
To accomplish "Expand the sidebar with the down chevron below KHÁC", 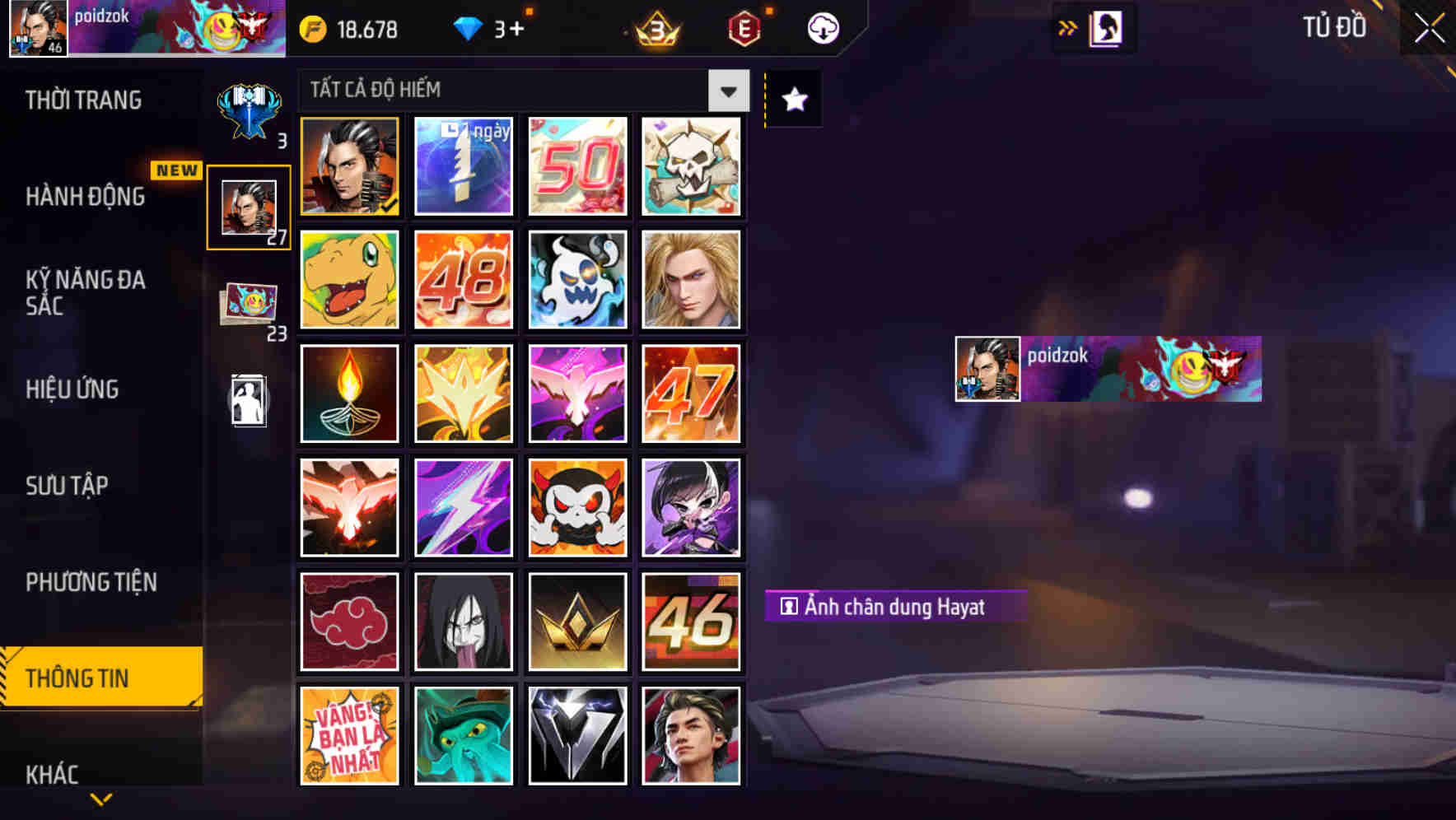I will pos(100,799).
